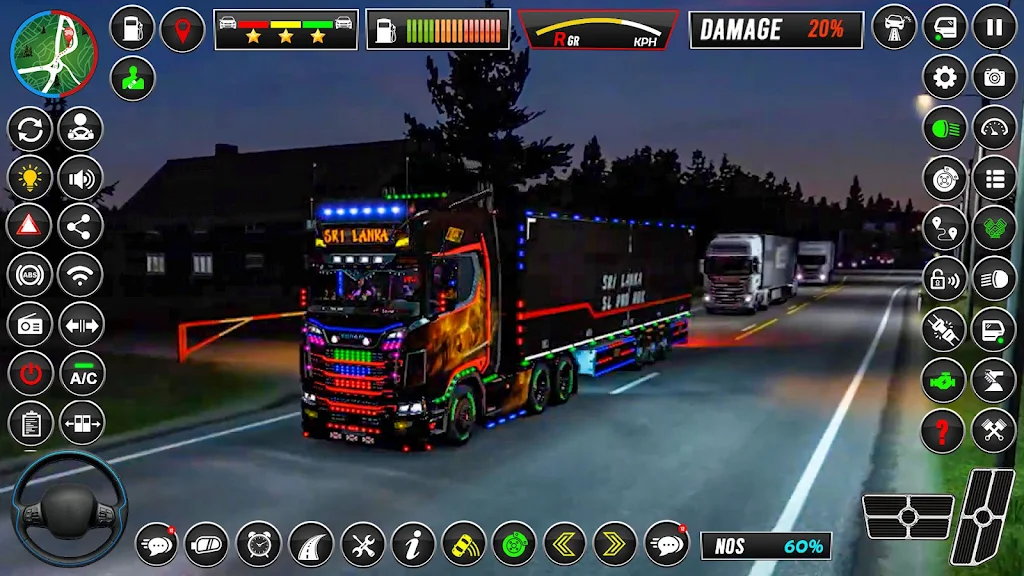
Task: Tap the camera screenshot button
Action: pos(994,77)
